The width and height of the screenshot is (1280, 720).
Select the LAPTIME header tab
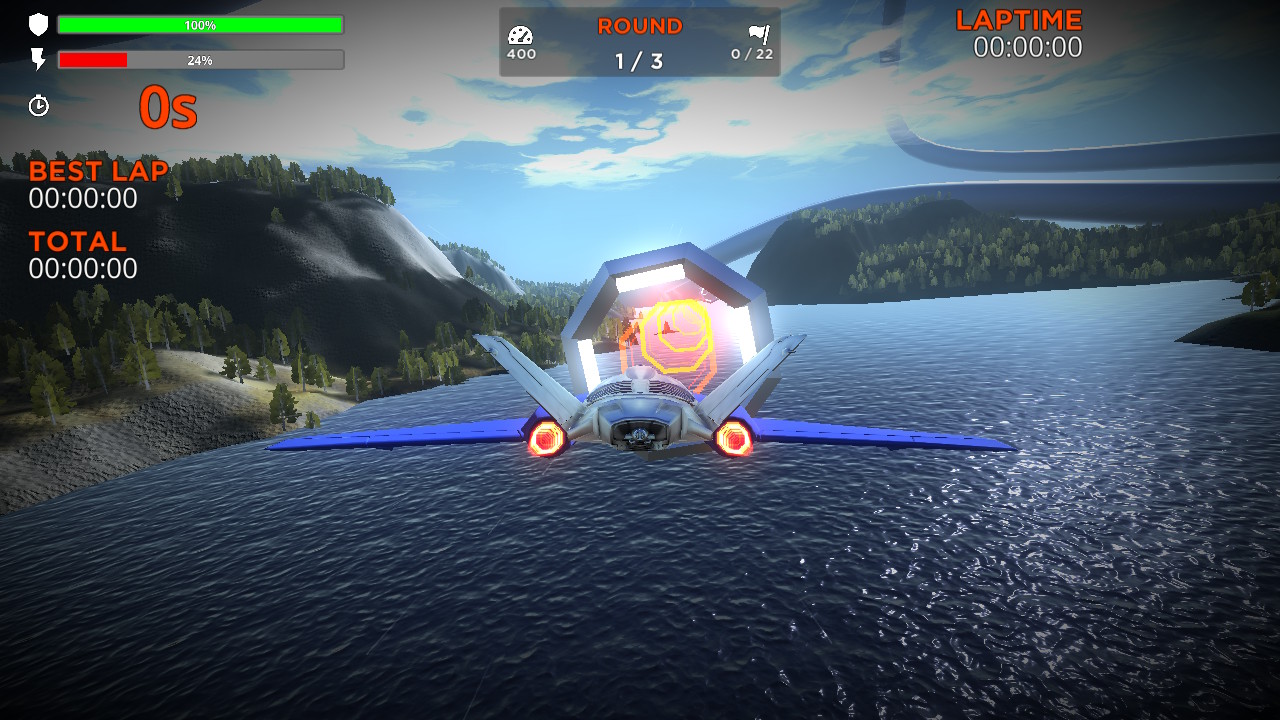pyautogui.click(x=1019, y=18)
